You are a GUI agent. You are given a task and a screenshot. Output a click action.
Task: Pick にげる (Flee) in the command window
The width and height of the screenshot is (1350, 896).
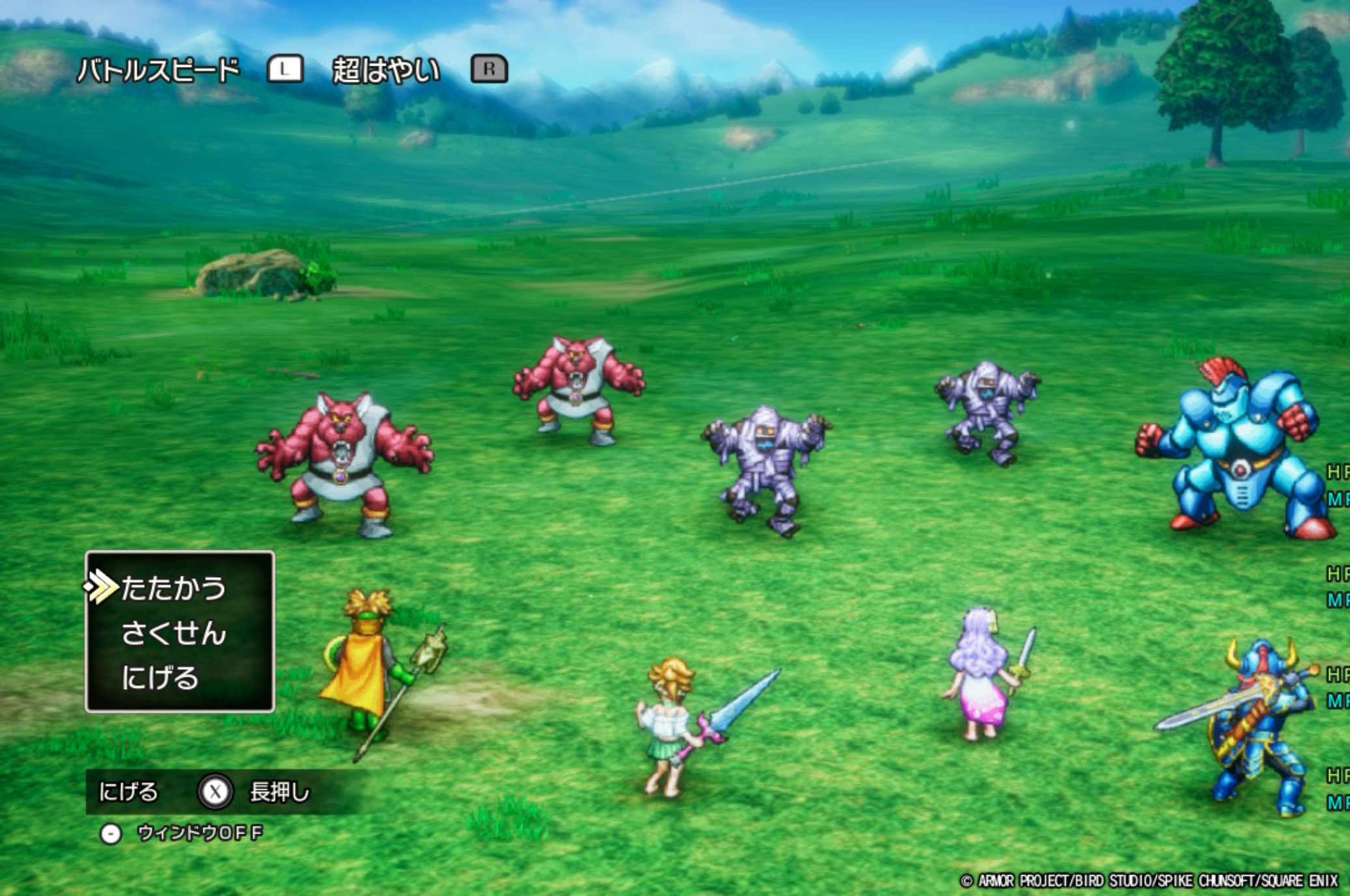159,678
